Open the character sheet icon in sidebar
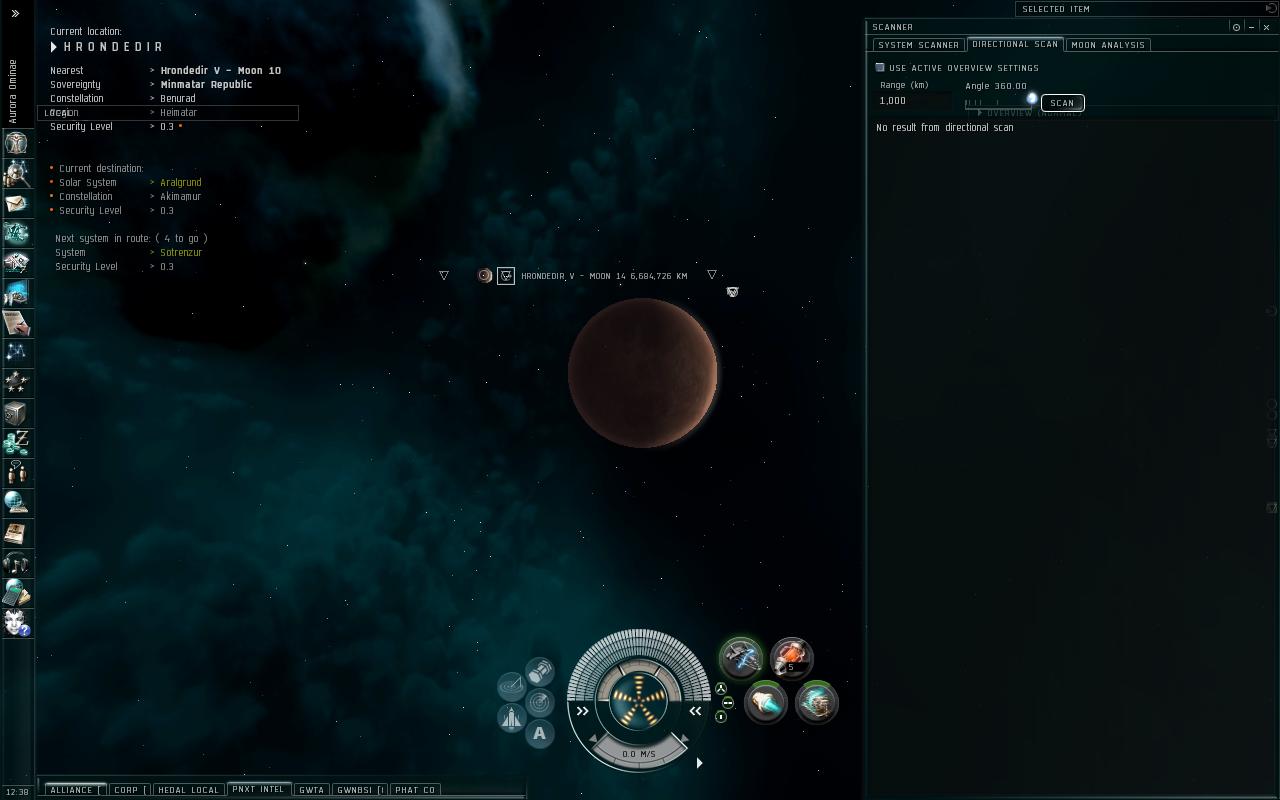 coord(16,143)
